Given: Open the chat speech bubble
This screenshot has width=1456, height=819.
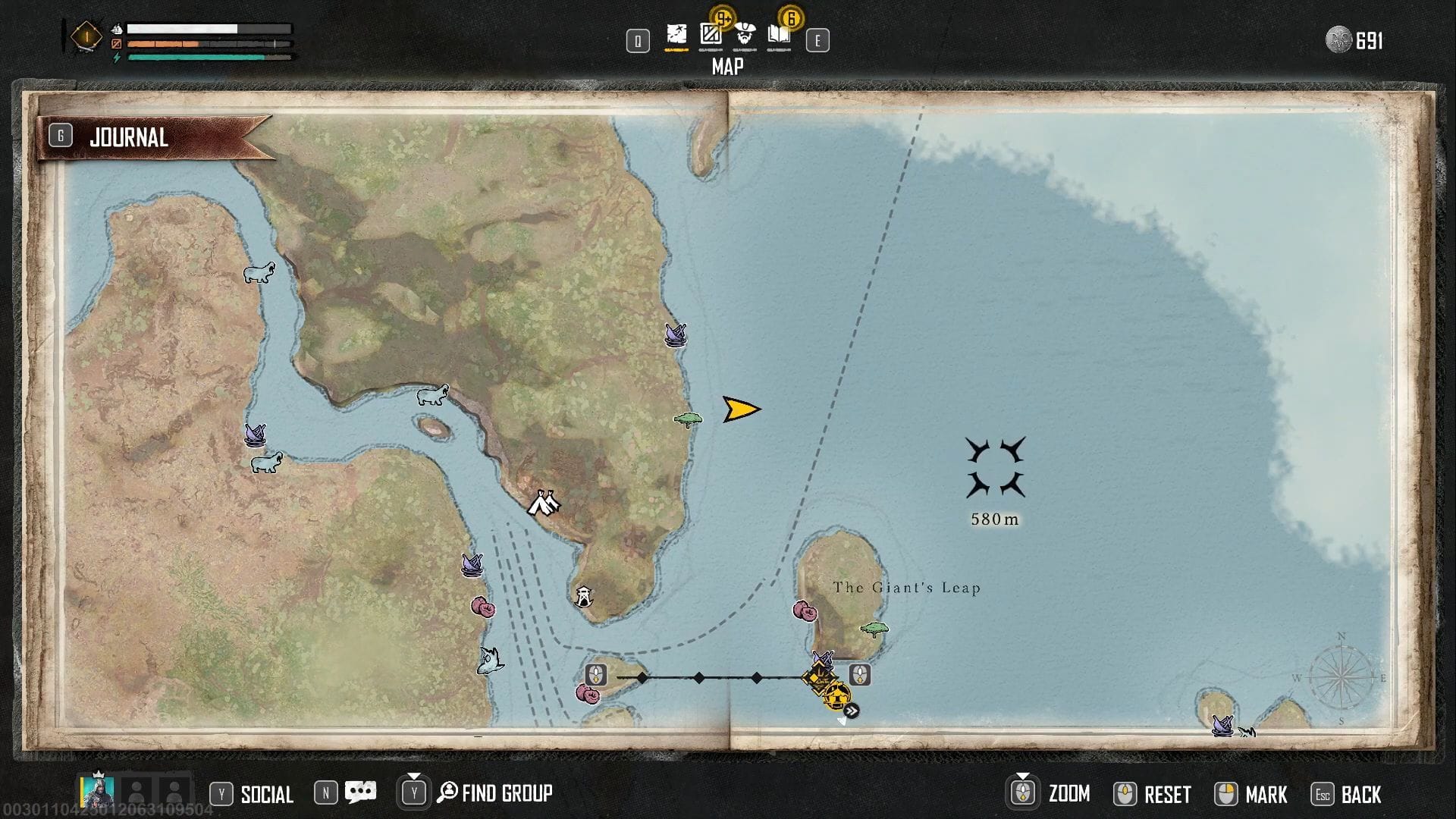Looking at the screenshot, I should pyautogui.click(x=360, y=792).
